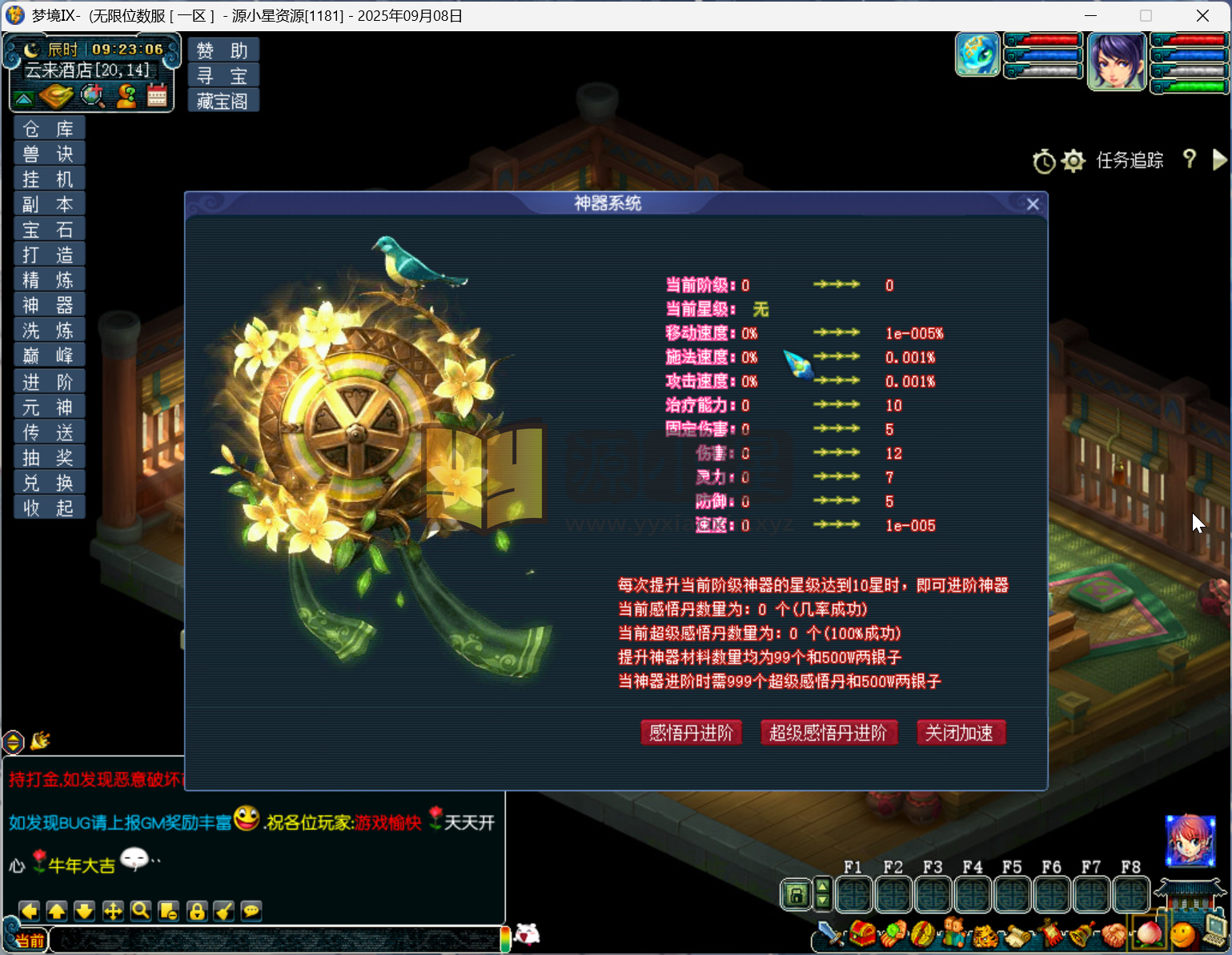Viewport: 1232px width, 955px height.
Task: Click the 感悟丹进阶 button
Action: pos(691,732)
